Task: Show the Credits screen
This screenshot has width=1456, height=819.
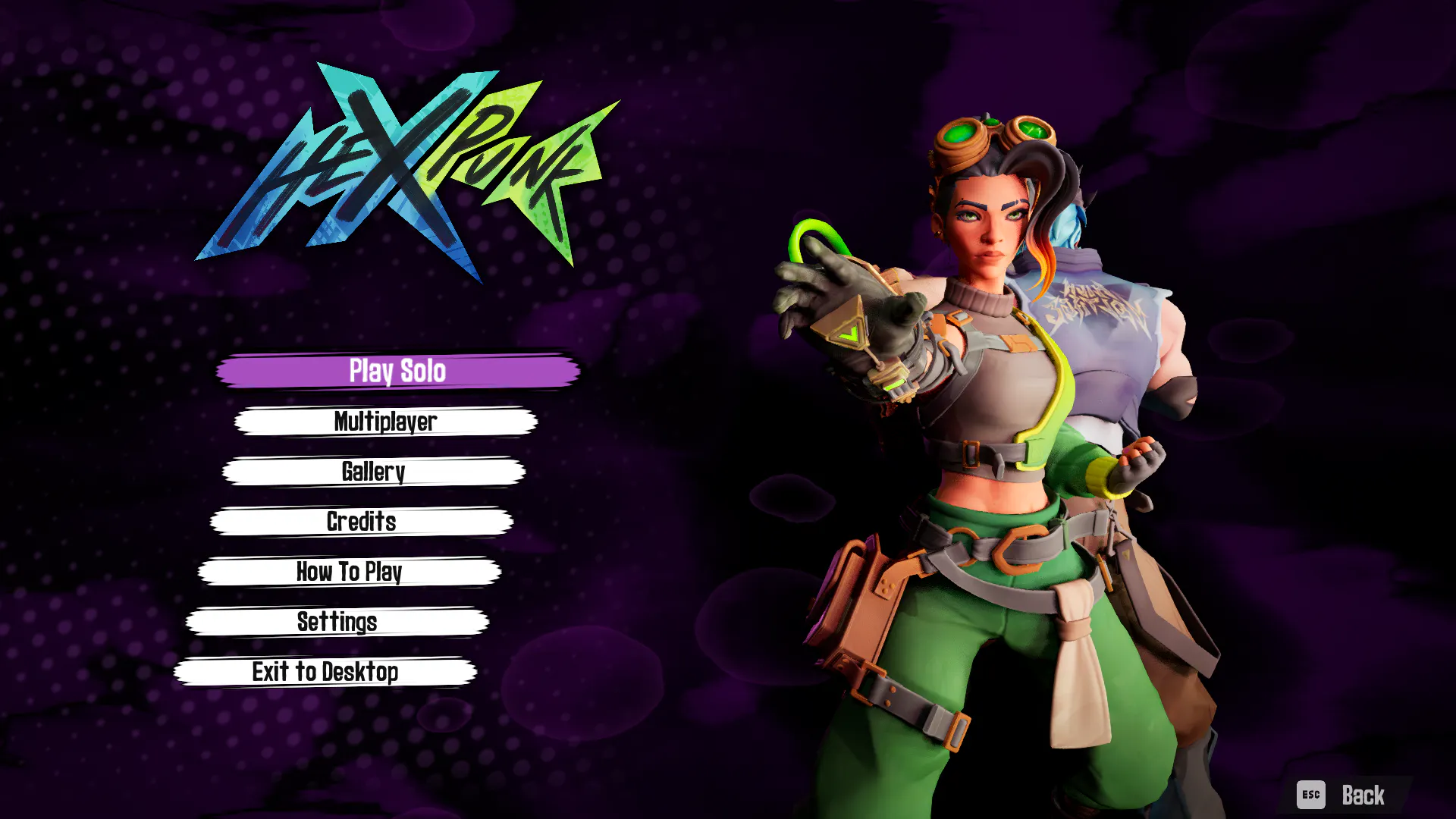Action: [361, 522]
